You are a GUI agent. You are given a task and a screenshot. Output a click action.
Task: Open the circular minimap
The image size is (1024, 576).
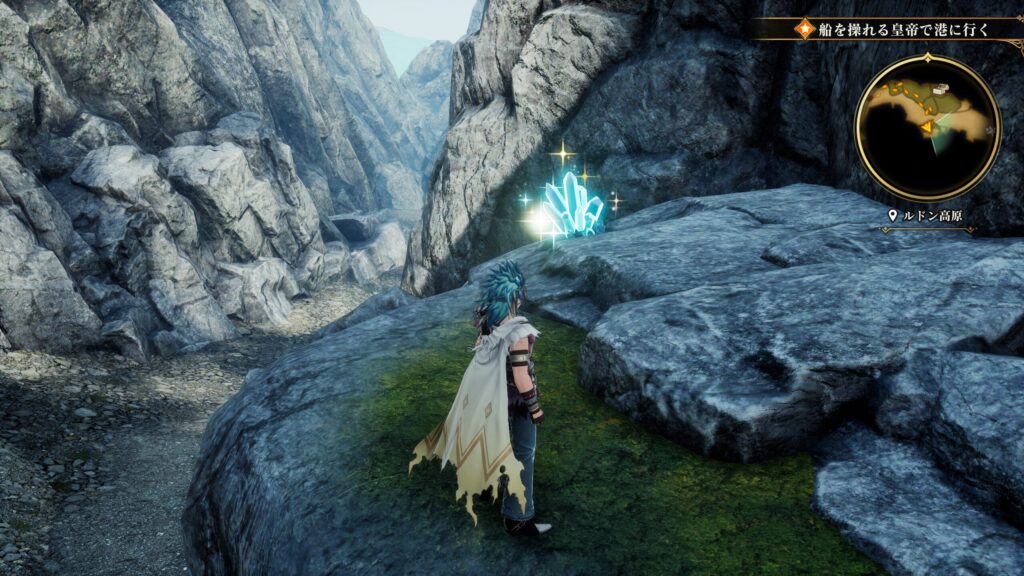click(927, 127)
